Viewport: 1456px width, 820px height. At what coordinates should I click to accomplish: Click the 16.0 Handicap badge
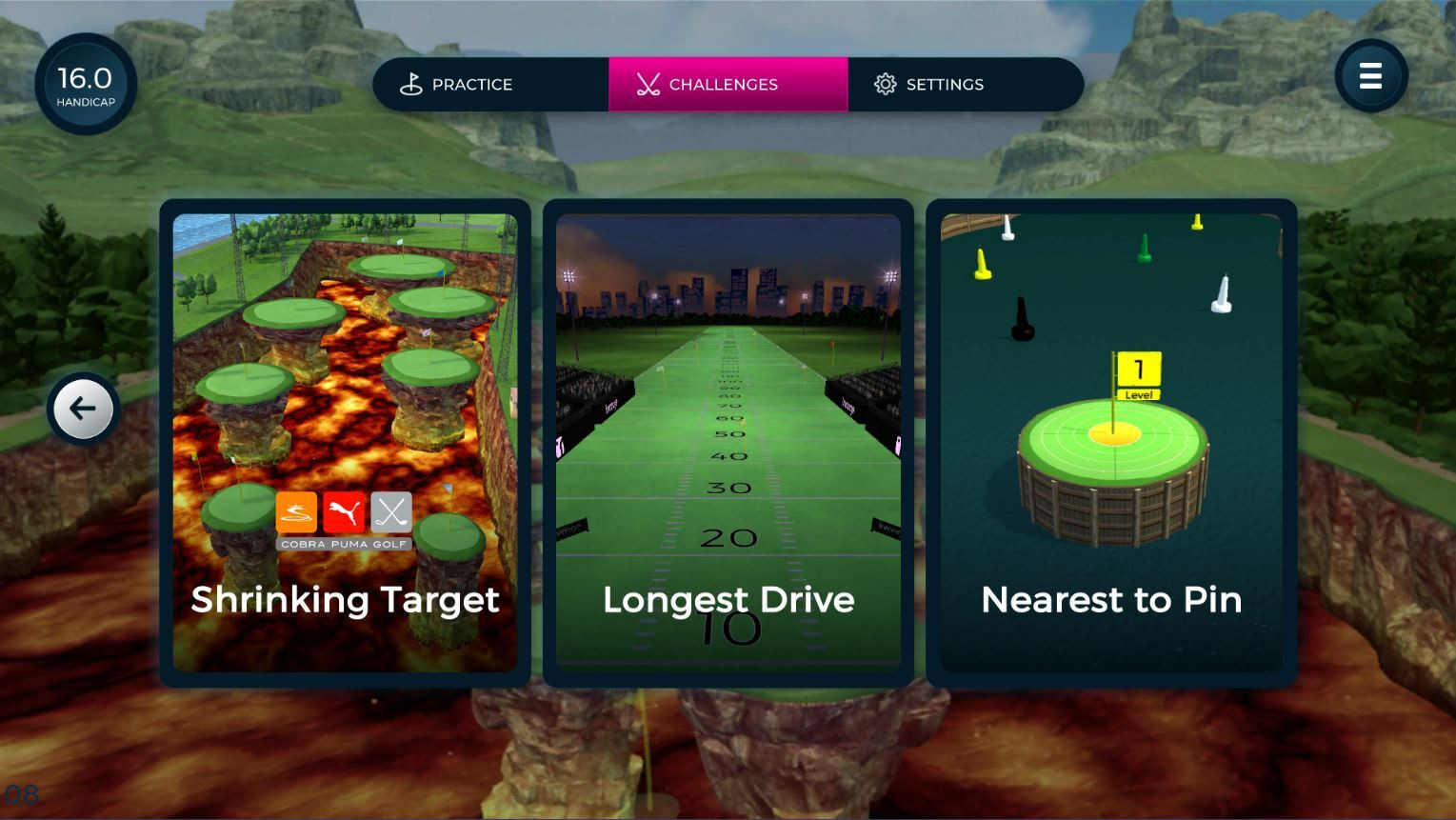click(85, 84)
